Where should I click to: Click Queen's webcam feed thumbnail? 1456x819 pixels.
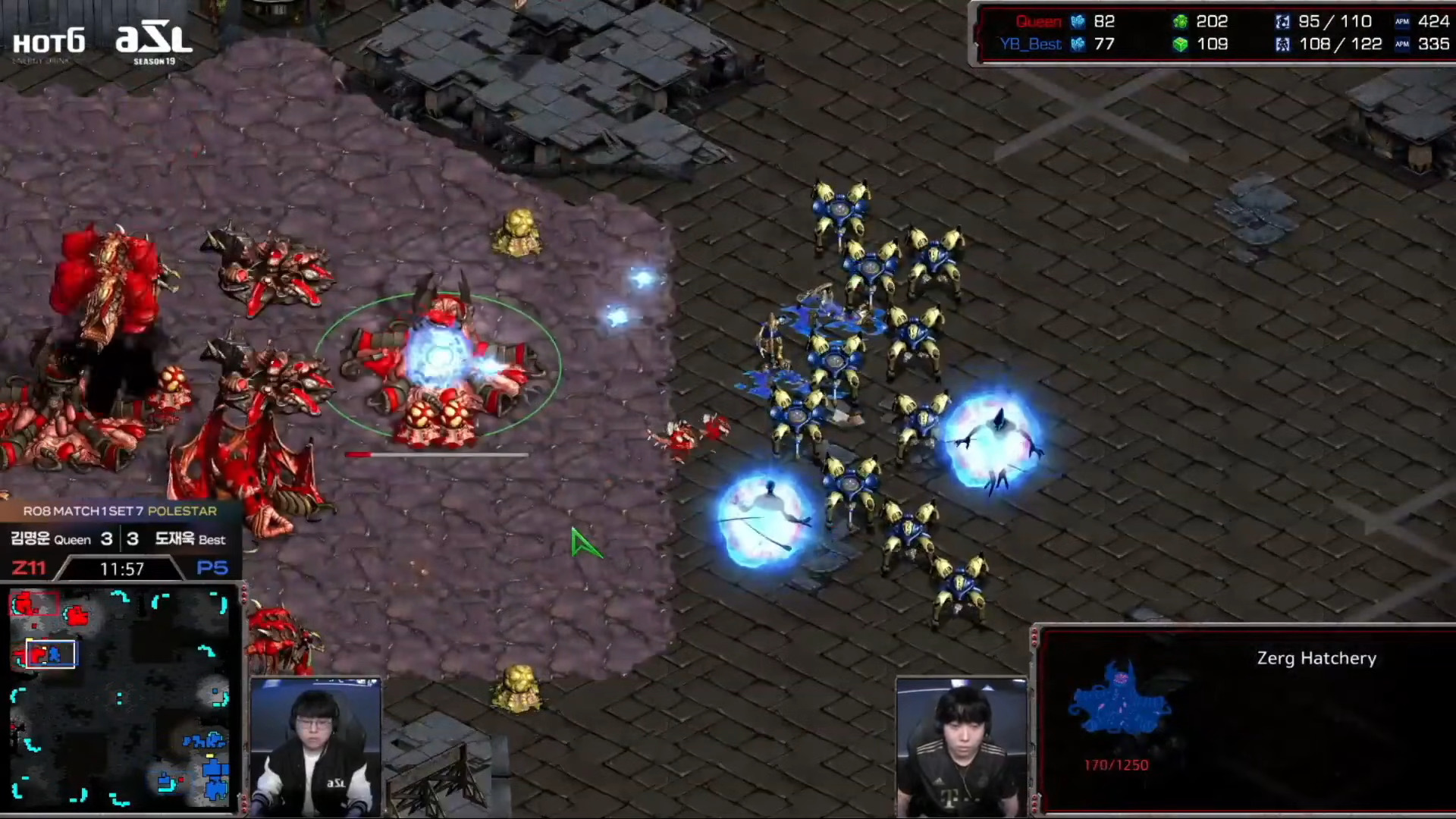click(315, 747)
